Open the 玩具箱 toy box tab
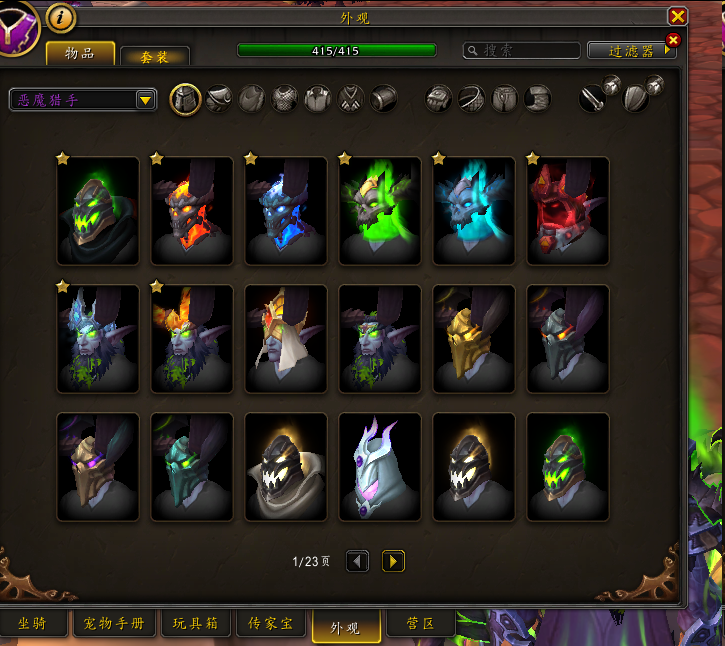The width and height of the screenshot is (725, 646). (x=195, y=624)
